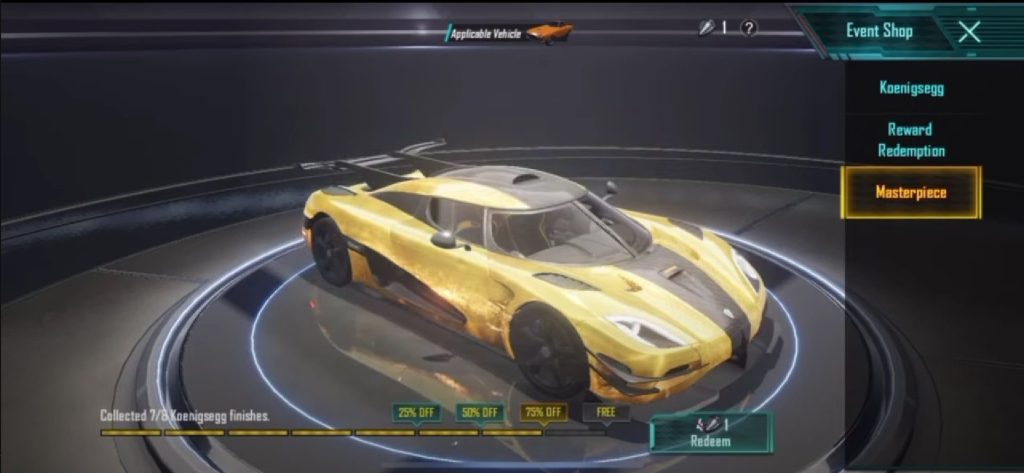Switch to the Koenigsegg tab
The width and height of the screenshot is (1024, 473).
(x=910, y=88)
